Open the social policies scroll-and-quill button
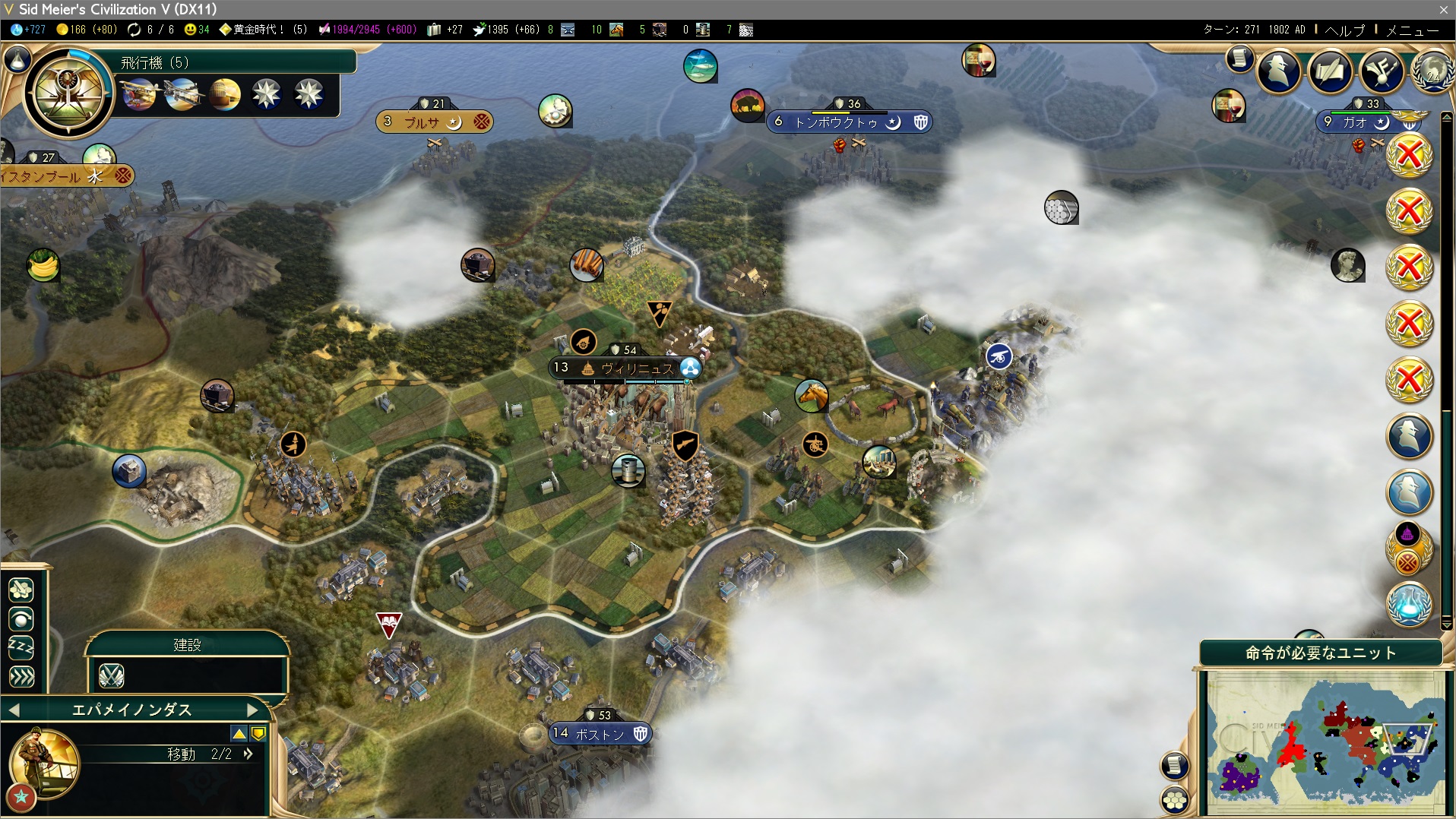1456x819 pixels. pyautogui.click(x=1330, y=72)
